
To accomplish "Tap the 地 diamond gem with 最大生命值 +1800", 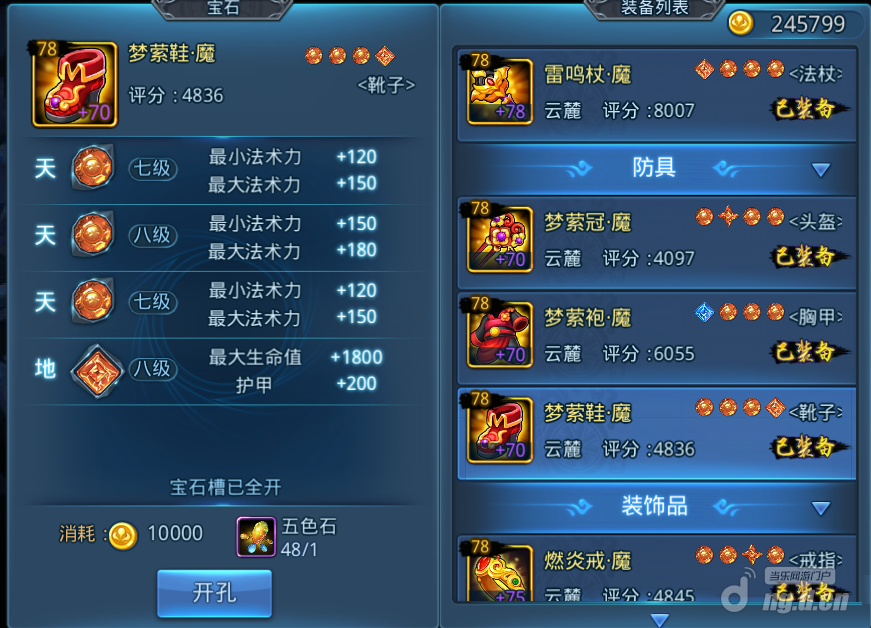I will (x=97, y=368).
